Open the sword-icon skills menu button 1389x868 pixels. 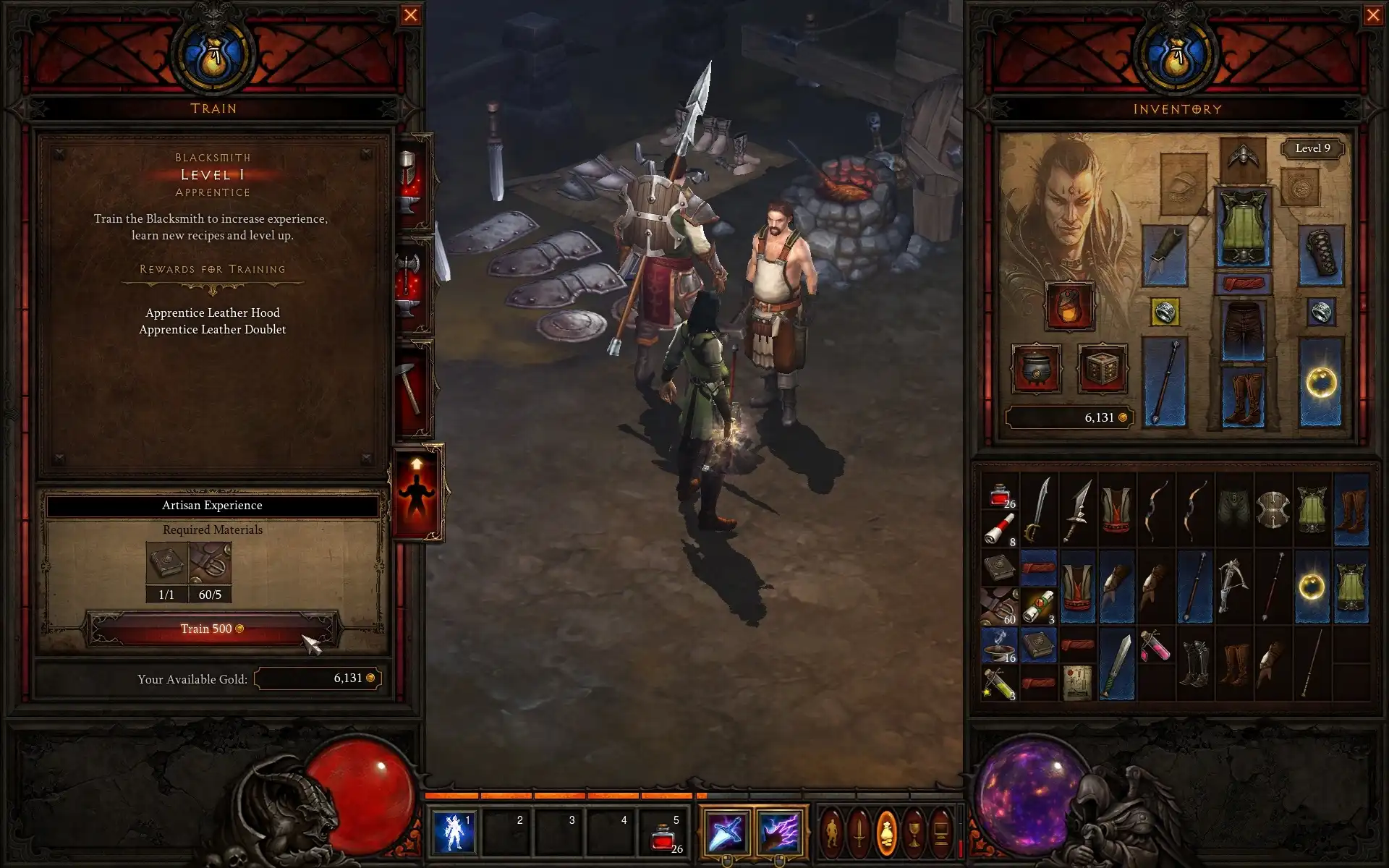(x=859, y=833)
